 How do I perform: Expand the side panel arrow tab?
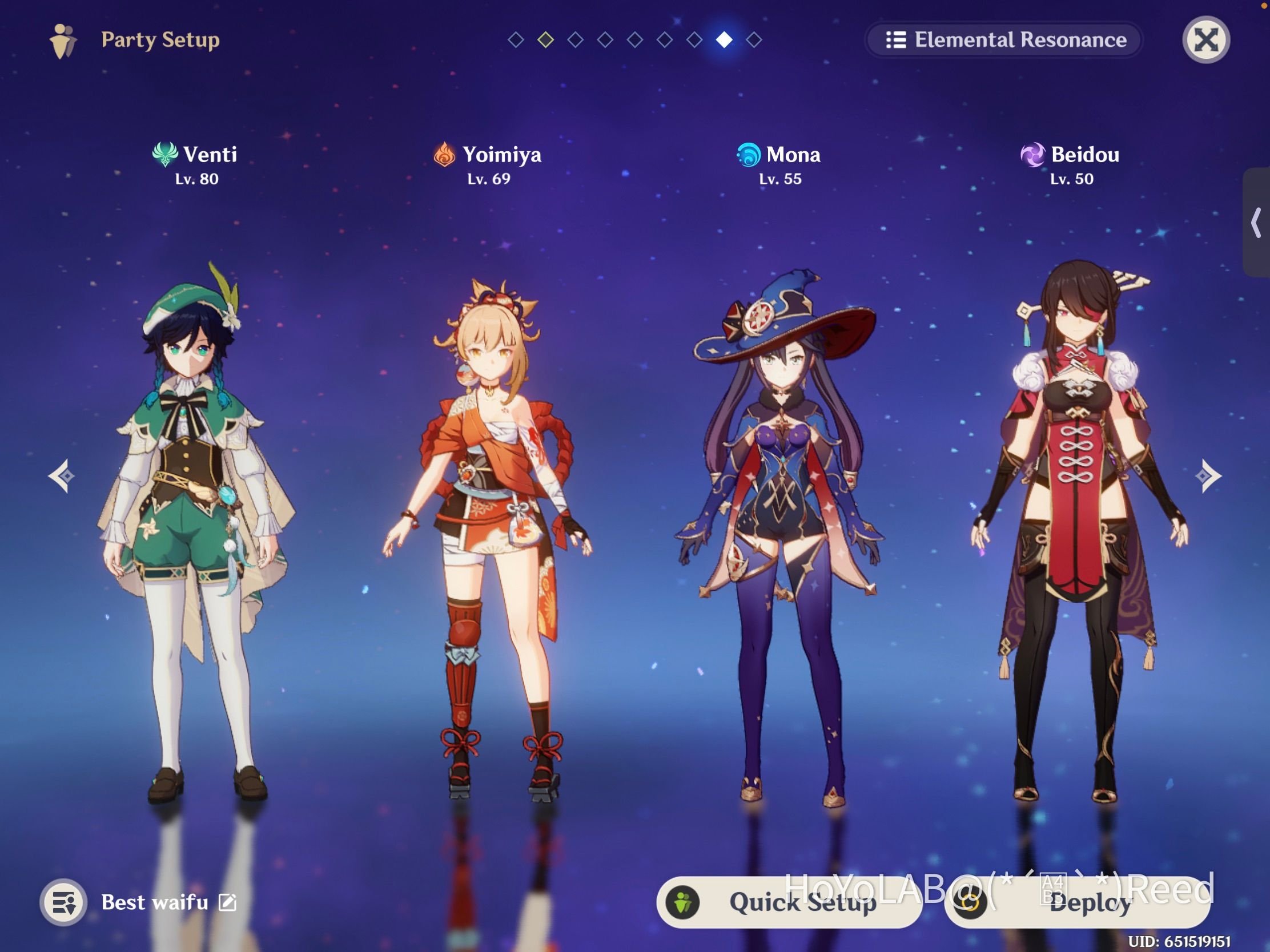click(x=1257, y=223)
